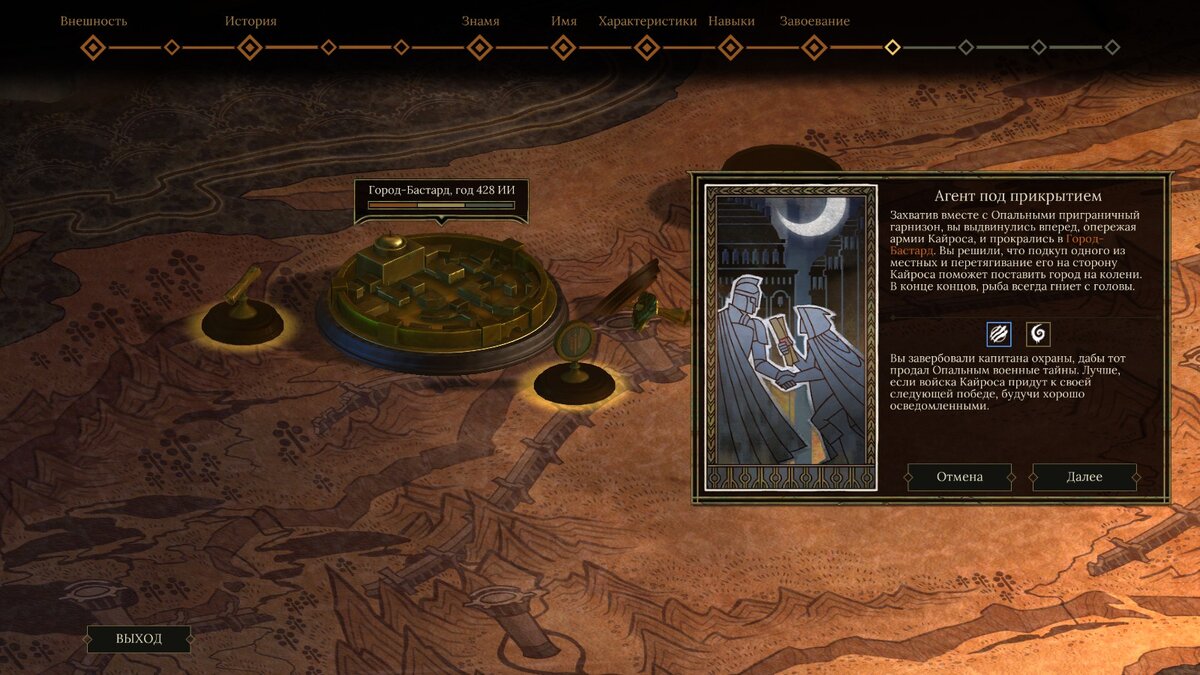Switch to the Характеристики step
The height and width of the screenshot is (675, 1200).
coord(647,47)
